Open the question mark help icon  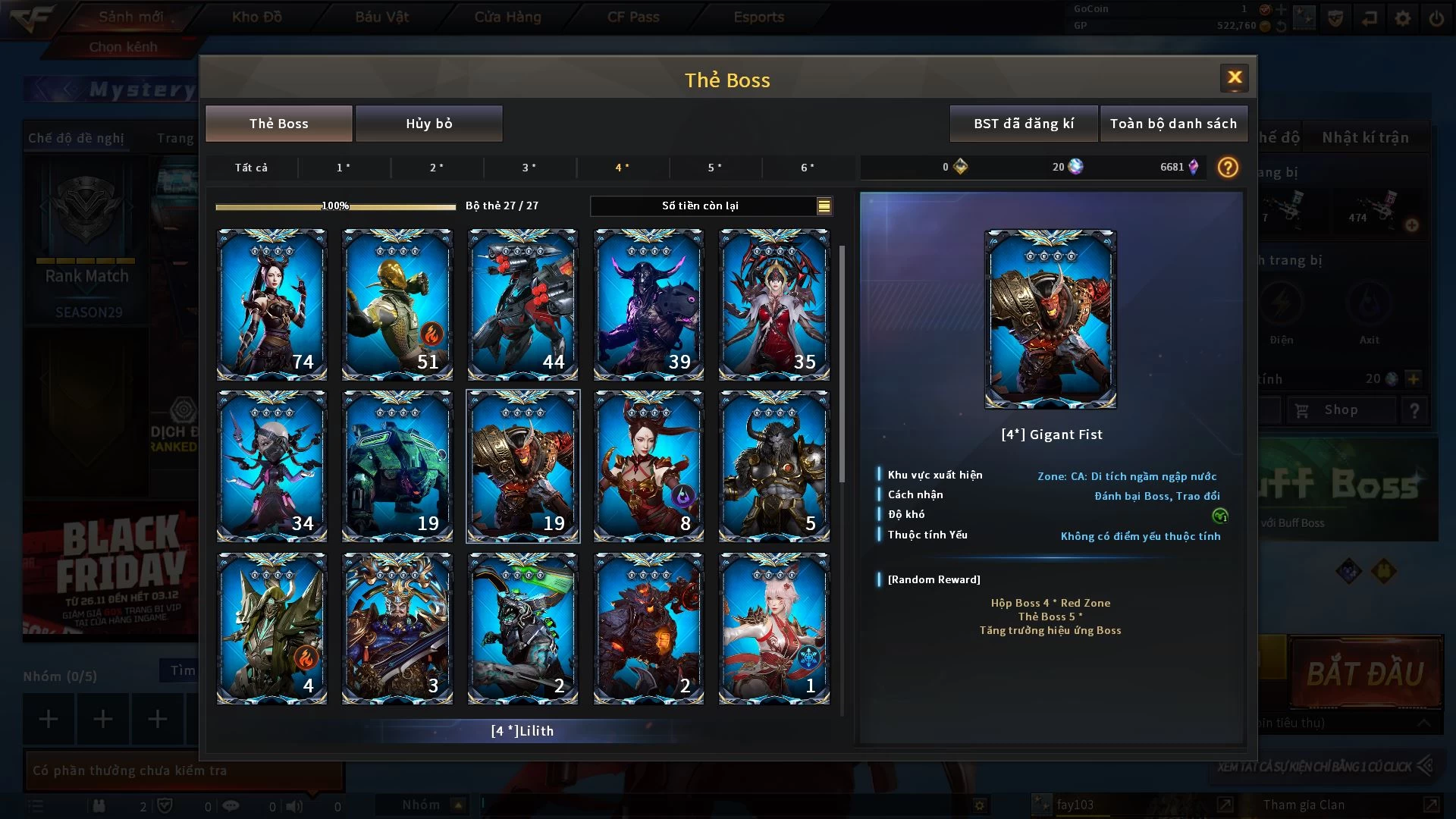(x=1228, y=167)
